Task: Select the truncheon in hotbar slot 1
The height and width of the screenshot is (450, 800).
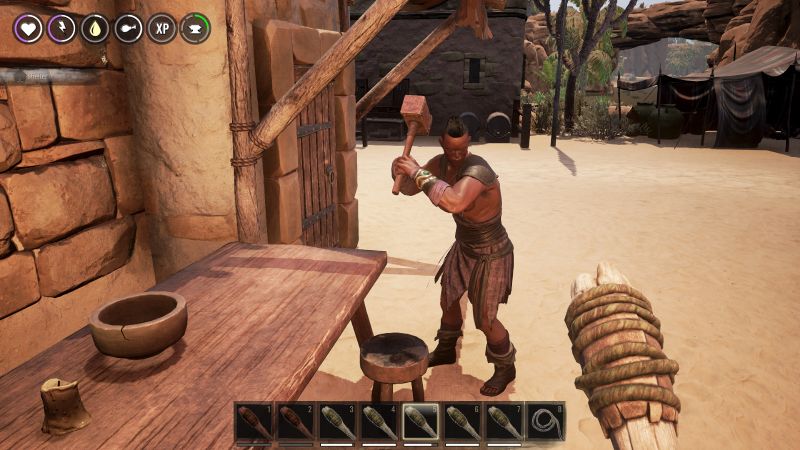Action: tap(254, 422)
